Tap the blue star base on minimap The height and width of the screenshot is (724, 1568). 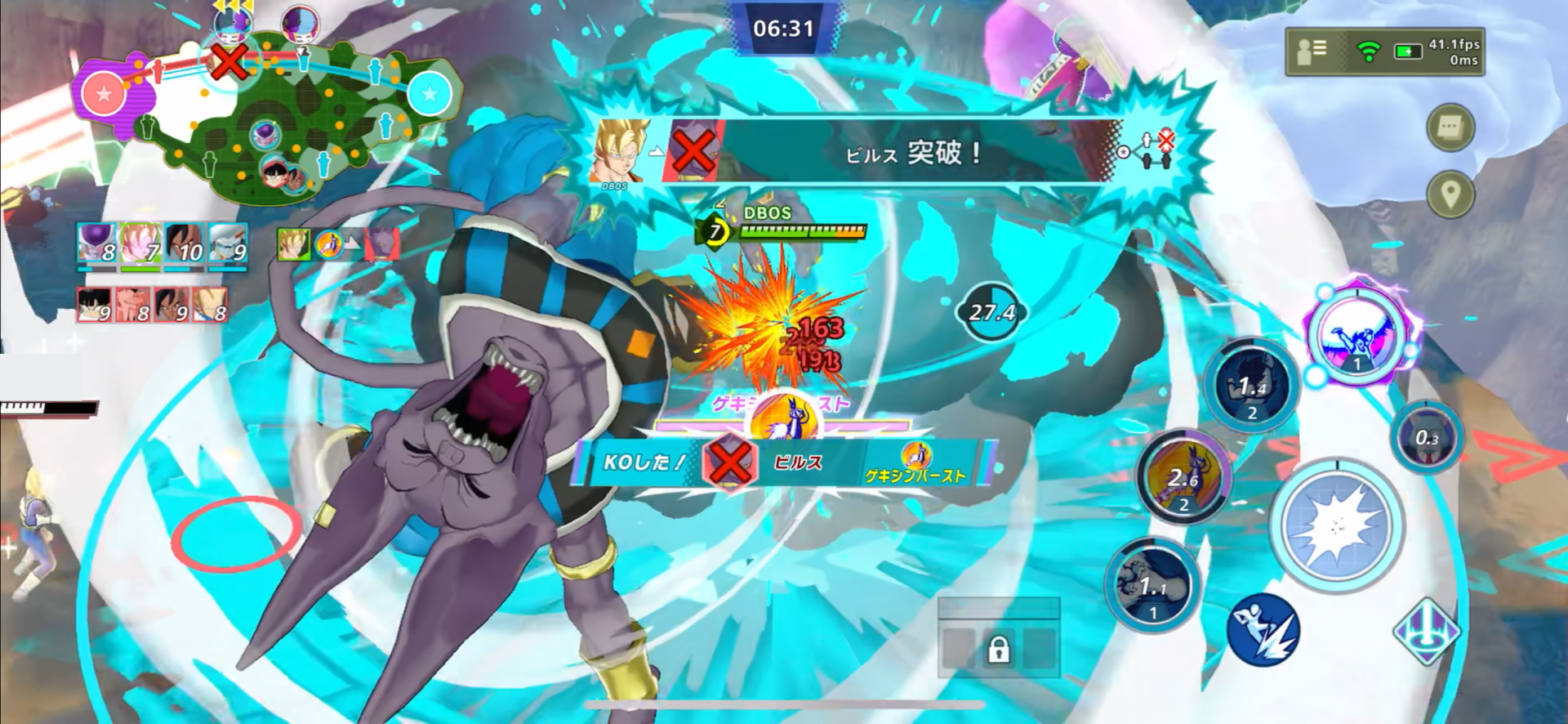(429, 94)
